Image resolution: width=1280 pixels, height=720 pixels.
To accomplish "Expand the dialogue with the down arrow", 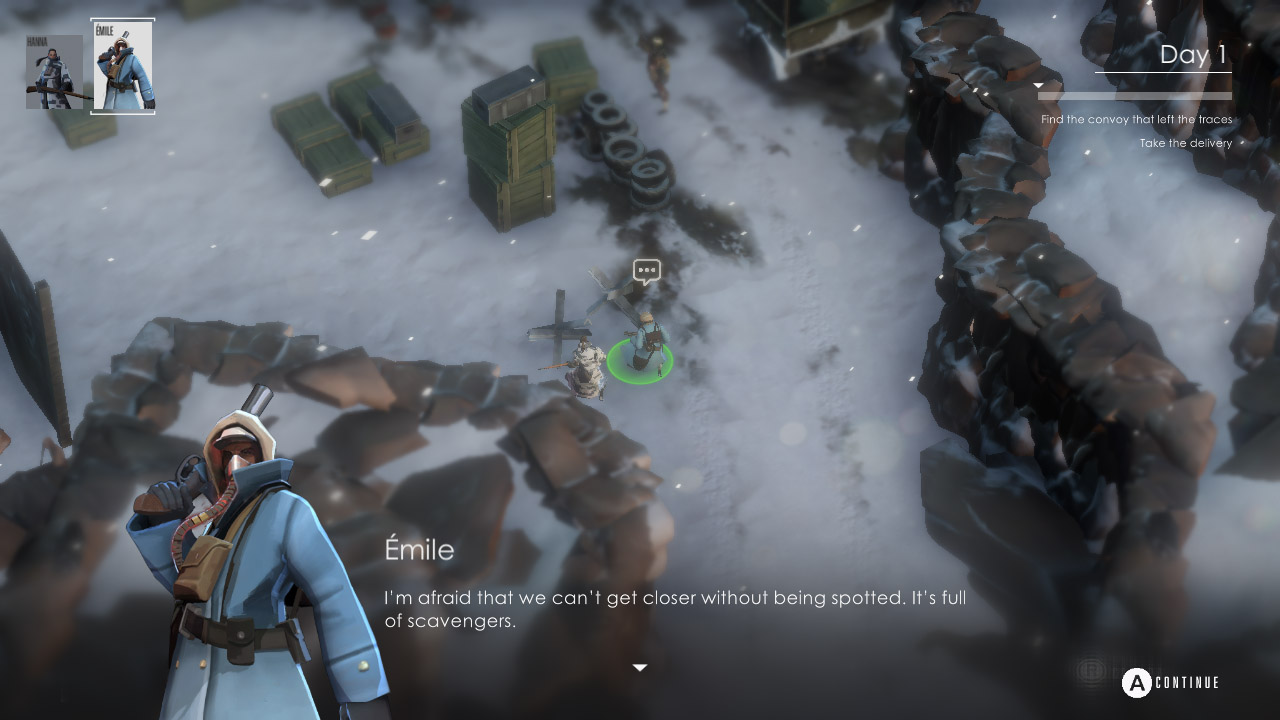I will click(x=639, y=665).
